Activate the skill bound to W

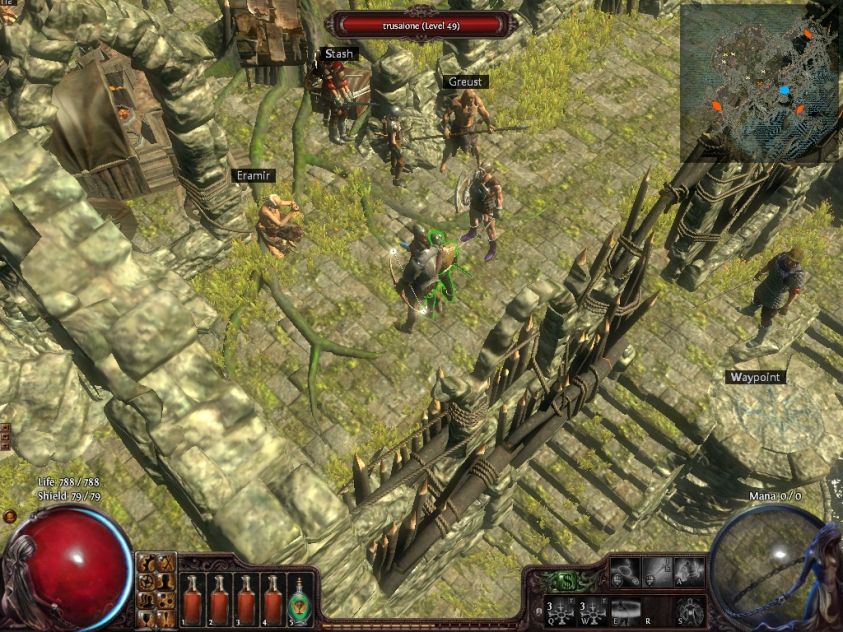pos(592,609)
